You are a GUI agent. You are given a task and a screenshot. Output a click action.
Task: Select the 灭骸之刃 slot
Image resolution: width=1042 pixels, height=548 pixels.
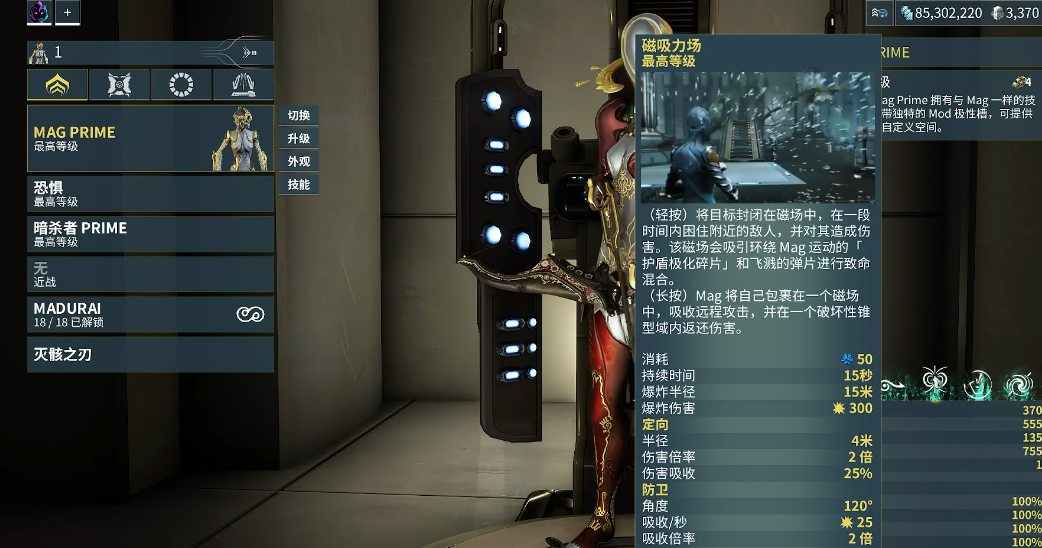click(x=150, y=354)
